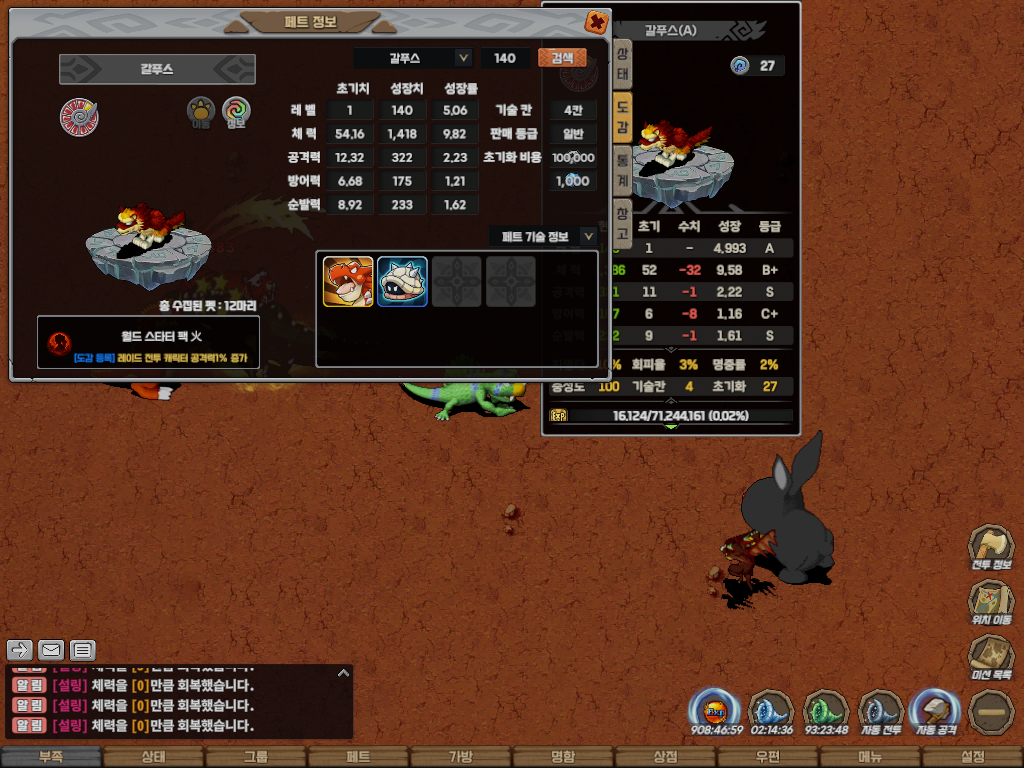1024x768 pixels.
Task: Close the 페트 정보 window
Action: tap(596, 21)
